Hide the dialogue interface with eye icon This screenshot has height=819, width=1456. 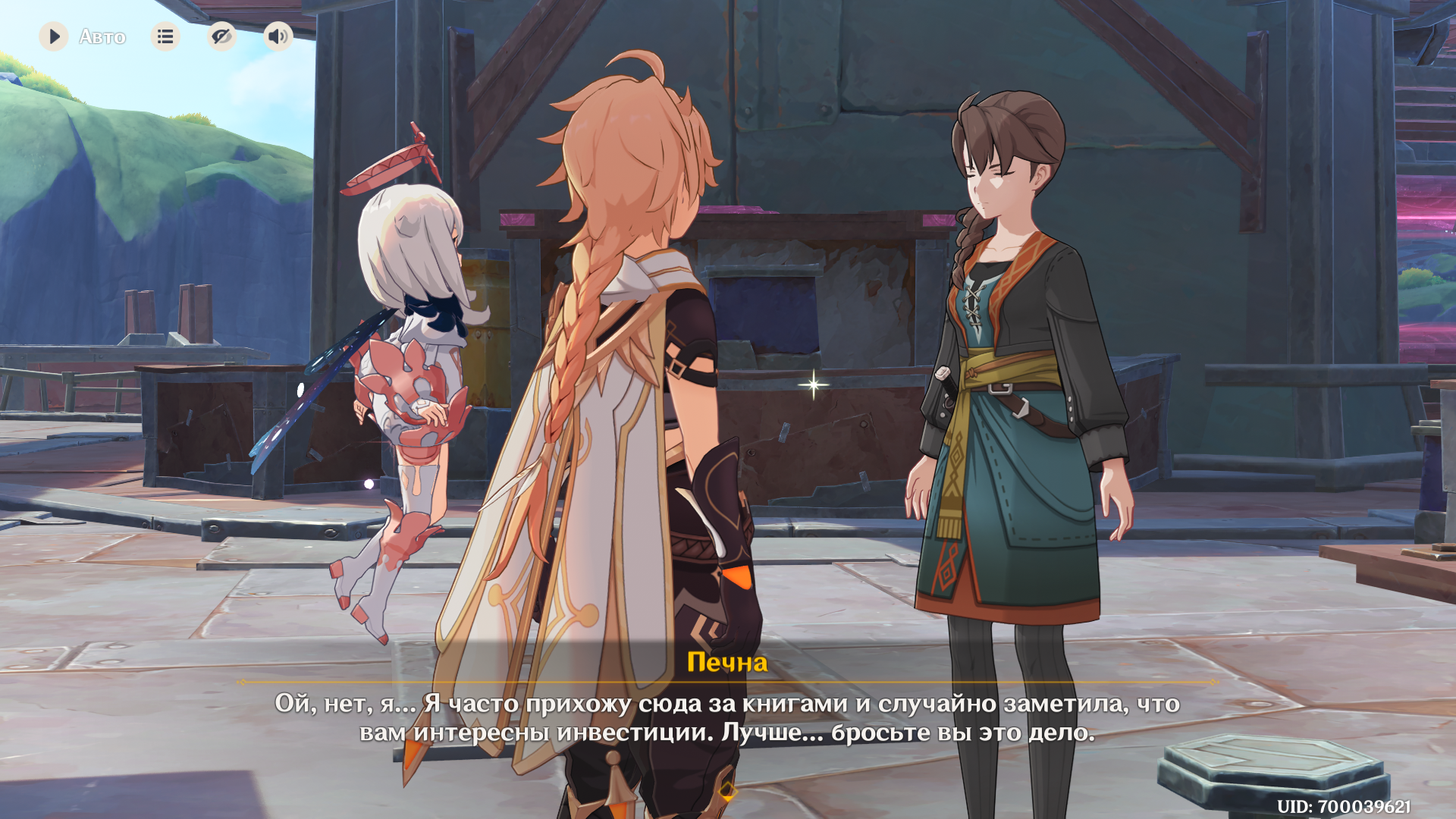tap(221, 36)
